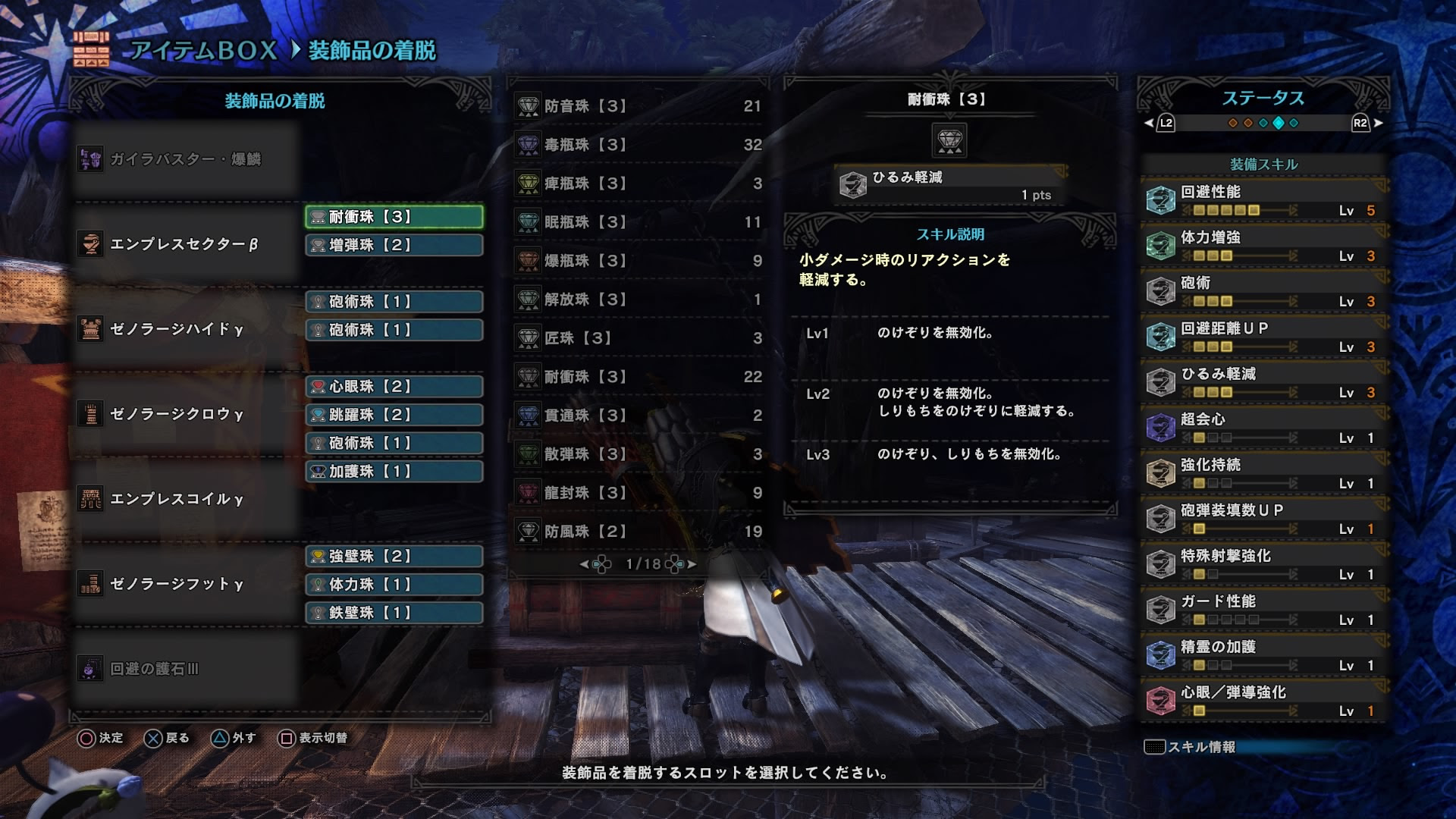Click the 体力増強 skill icon

[x=1162, y=243]
